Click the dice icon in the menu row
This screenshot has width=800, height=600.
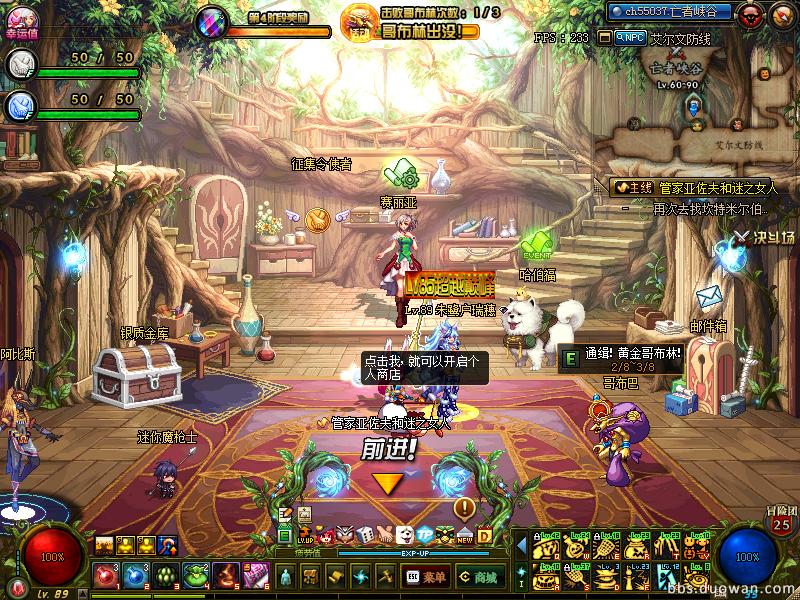(366, 536)
